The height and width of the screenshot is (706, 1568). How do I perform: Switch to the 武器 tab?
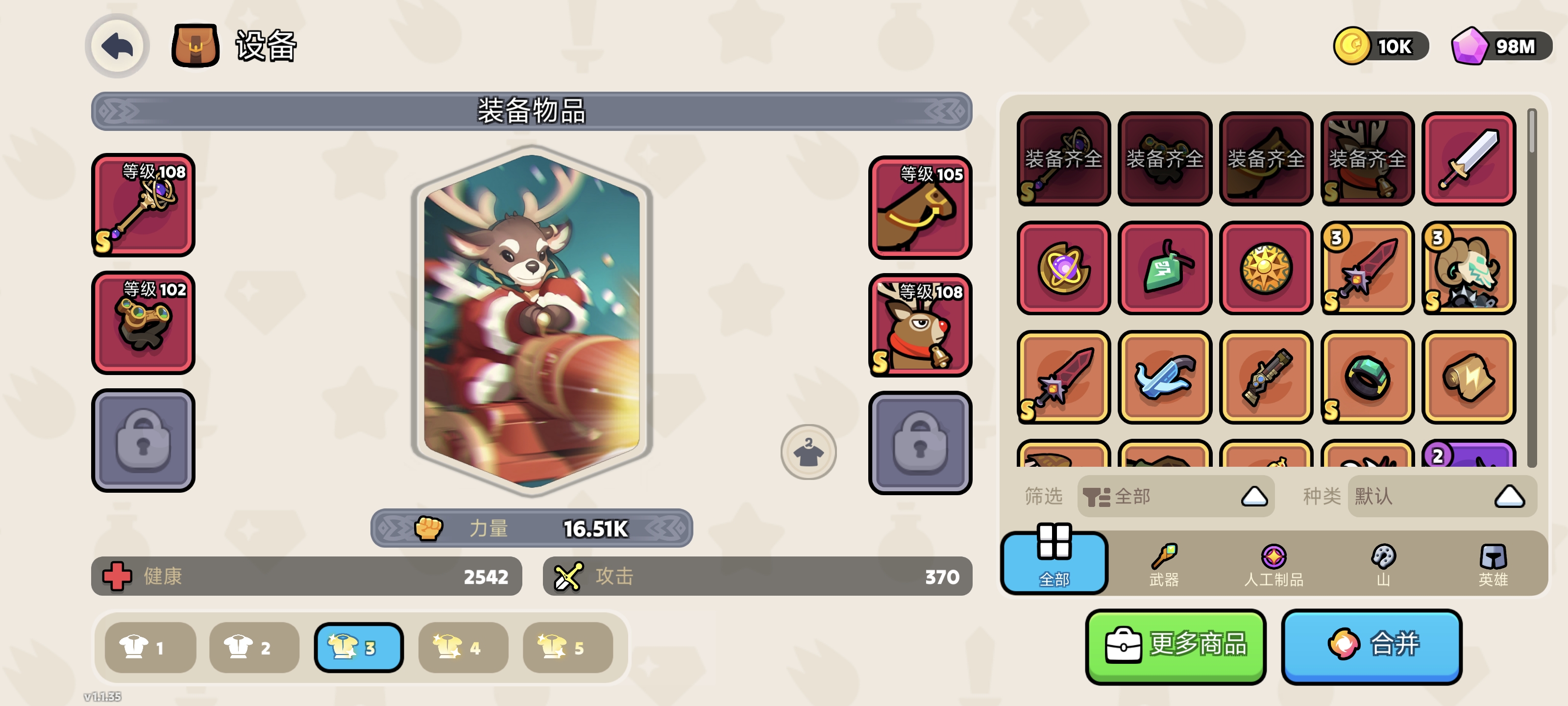tap(1164, 564)
